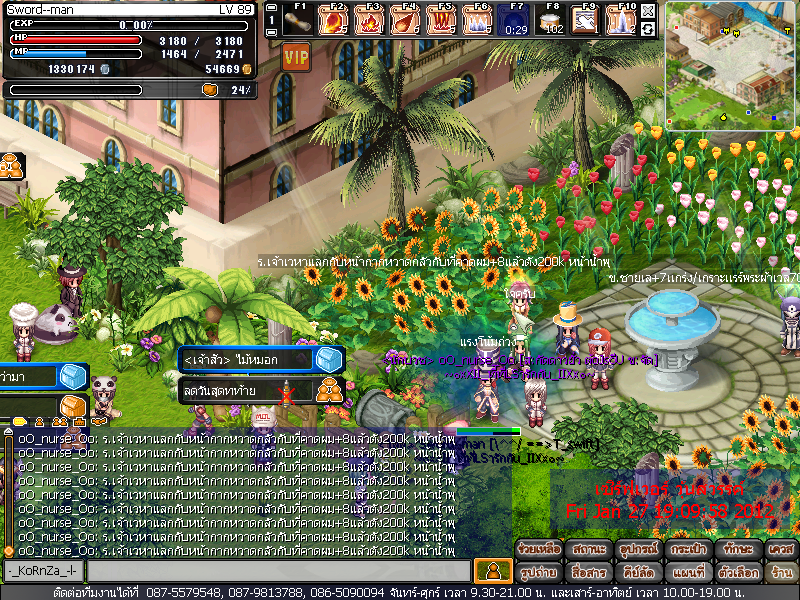This screenshot has width=800, height=600.
Task: Open the ช่วยเหลือ (Help) menu
Action: click(539, 550)
